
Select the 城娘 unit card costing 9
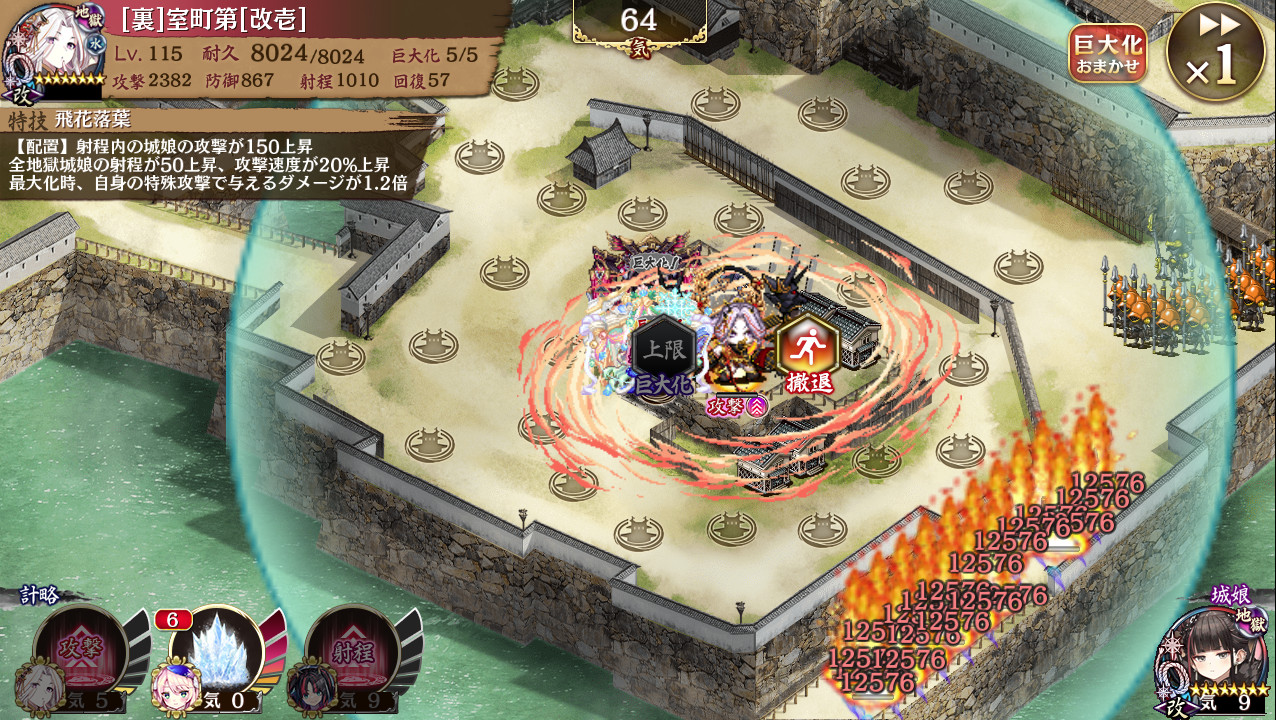pyautogui.click(x=1210, y=655)
